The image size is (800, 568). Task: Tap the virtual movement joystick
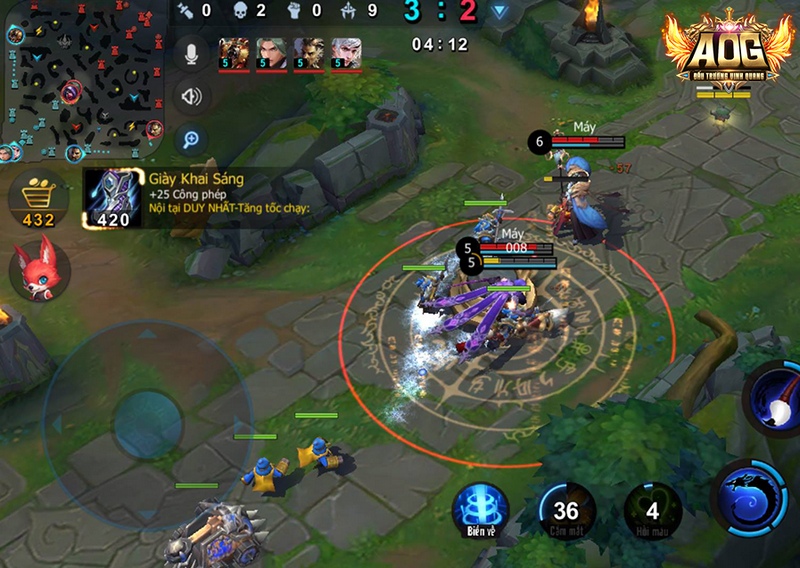(147, 423)
